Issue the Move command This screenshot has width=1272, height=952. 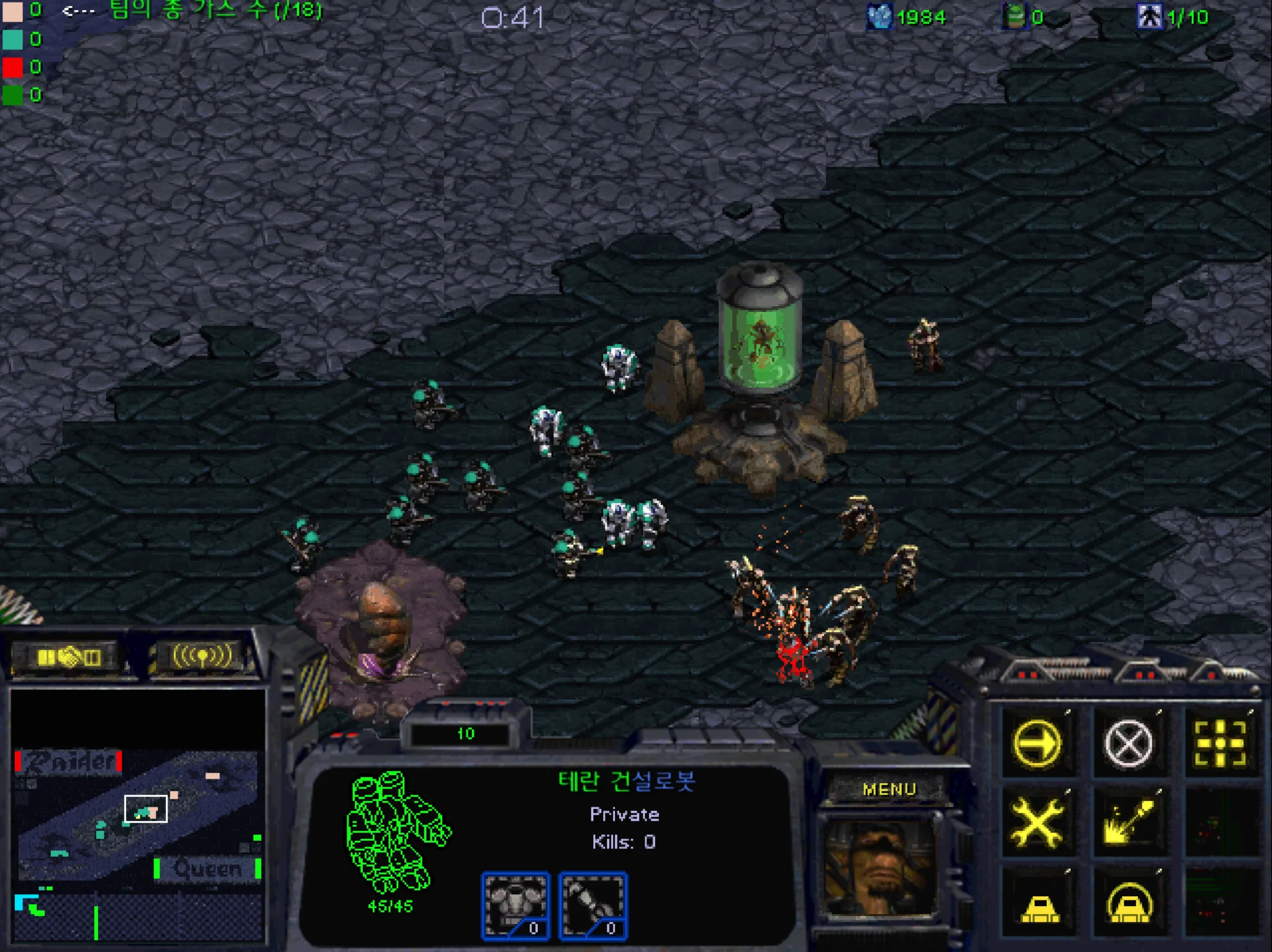point(1037,743)
